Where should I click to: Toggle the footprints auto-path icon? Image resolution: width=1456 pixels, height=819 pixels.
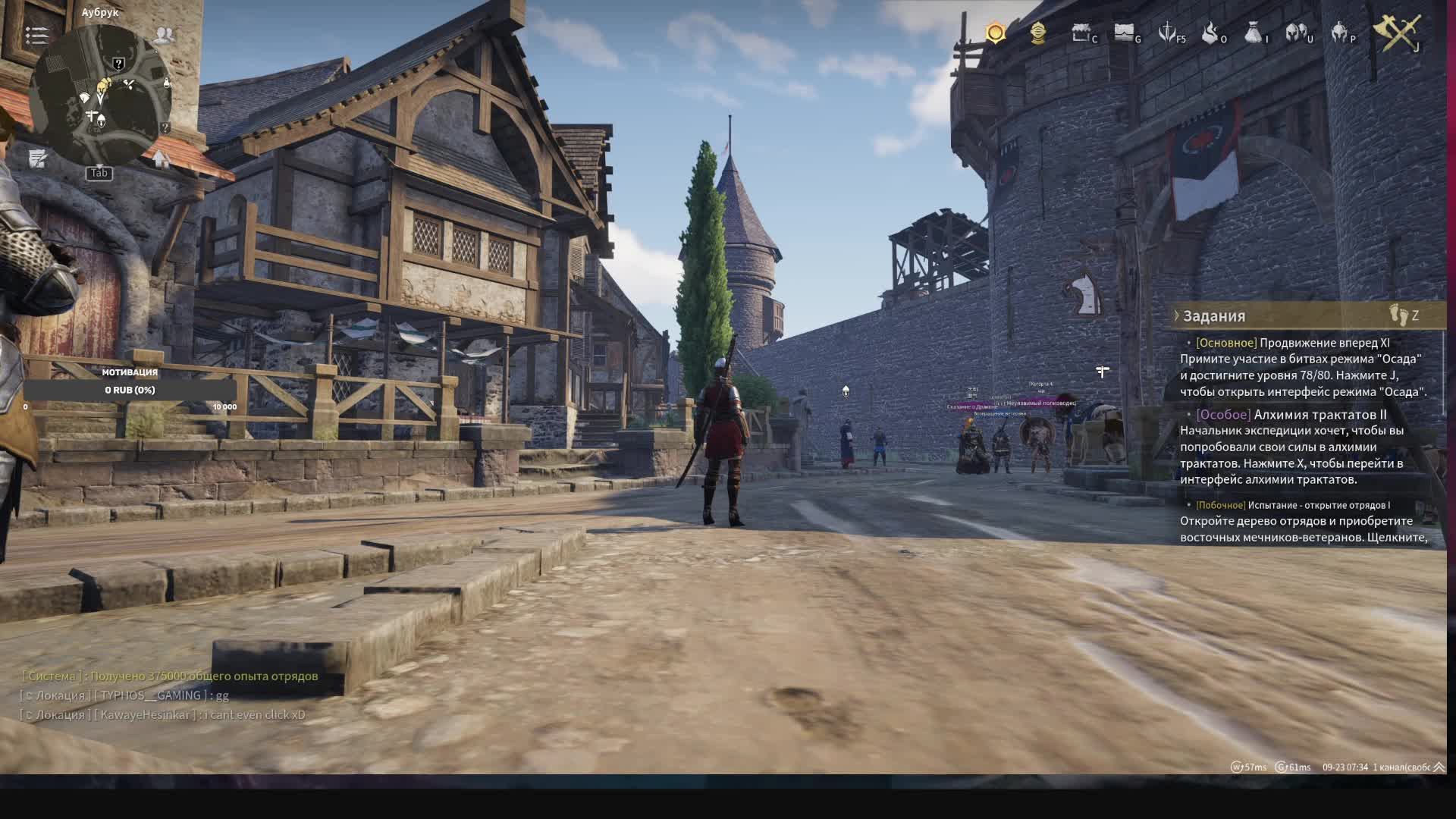[x=1398, y=315]
